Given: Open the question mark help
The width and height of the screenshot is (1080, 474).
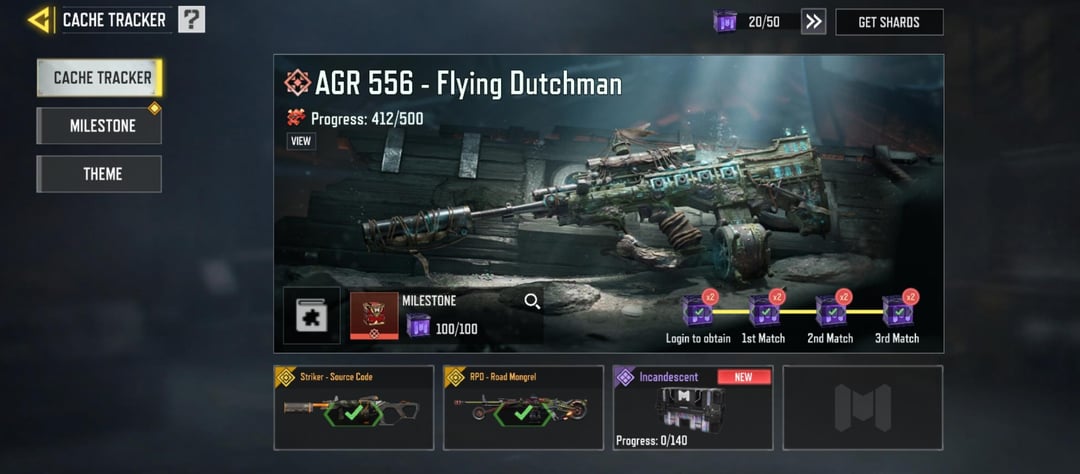Looking at the screenshot, I should pyautogui.click(x=192, y=19).
